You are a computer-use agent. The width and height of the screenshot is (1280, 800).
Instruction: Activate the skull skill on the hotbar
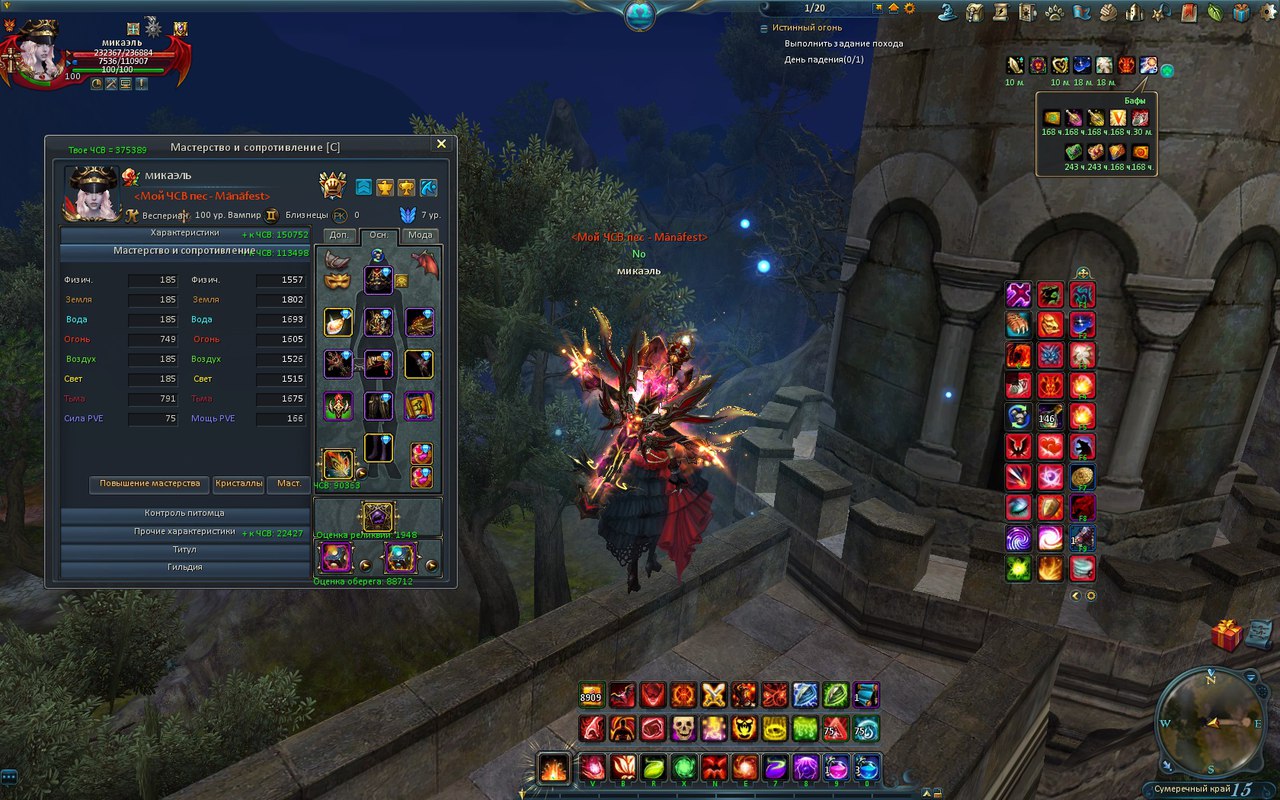[x=683, y=728]
